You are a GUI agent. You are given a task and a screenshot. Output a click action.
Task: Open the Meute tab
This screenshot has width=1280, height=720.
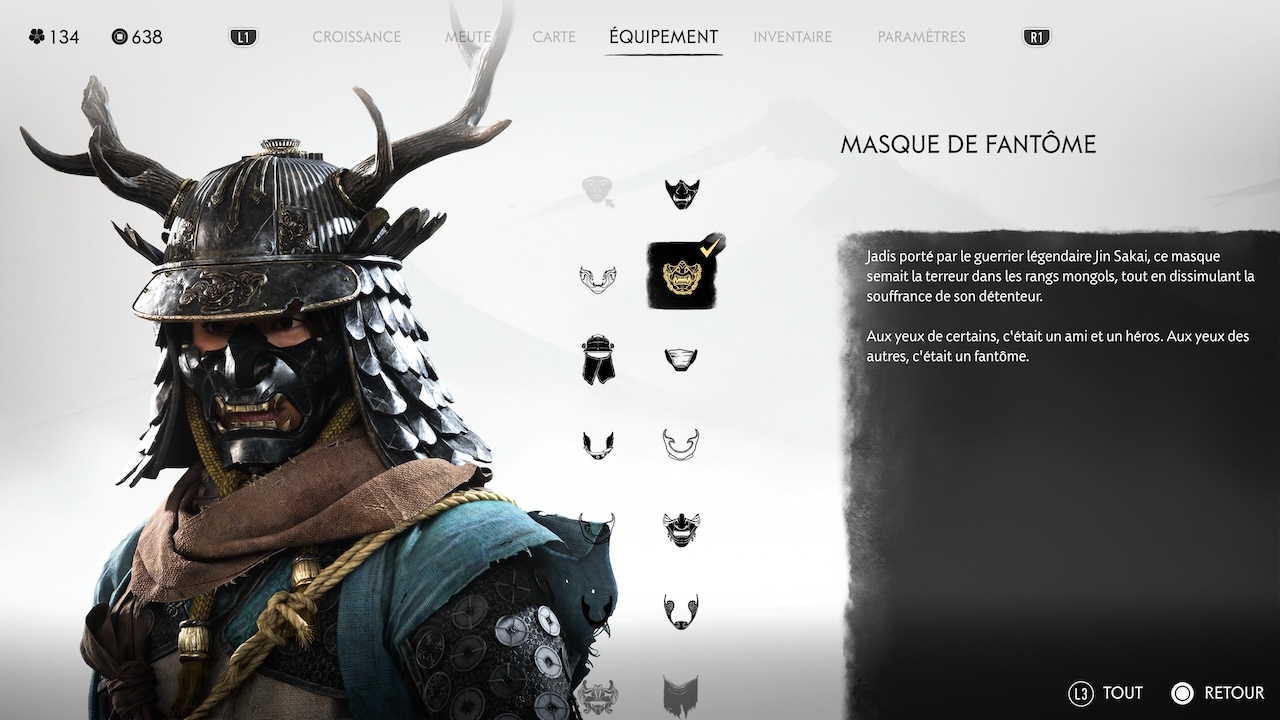pos(467,37)
